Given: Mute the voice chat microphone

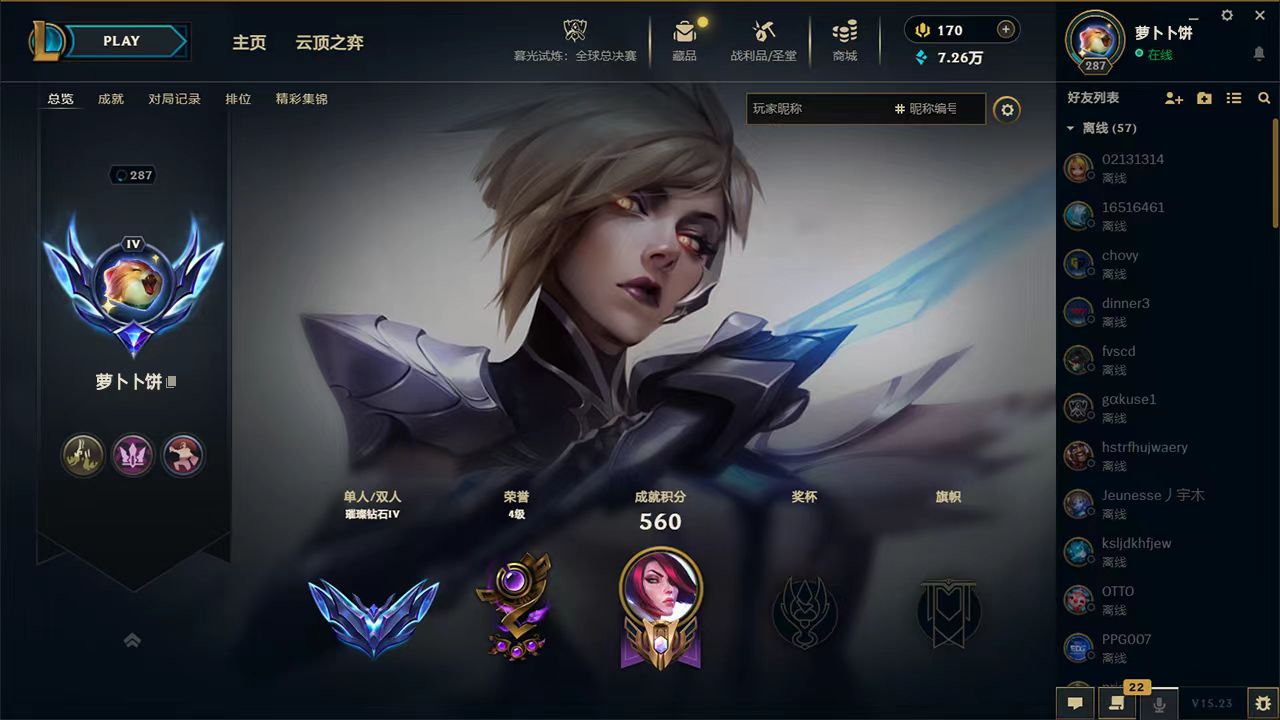Looking at the screenshot, I should pyautogui.click(x=1158, y=703).
